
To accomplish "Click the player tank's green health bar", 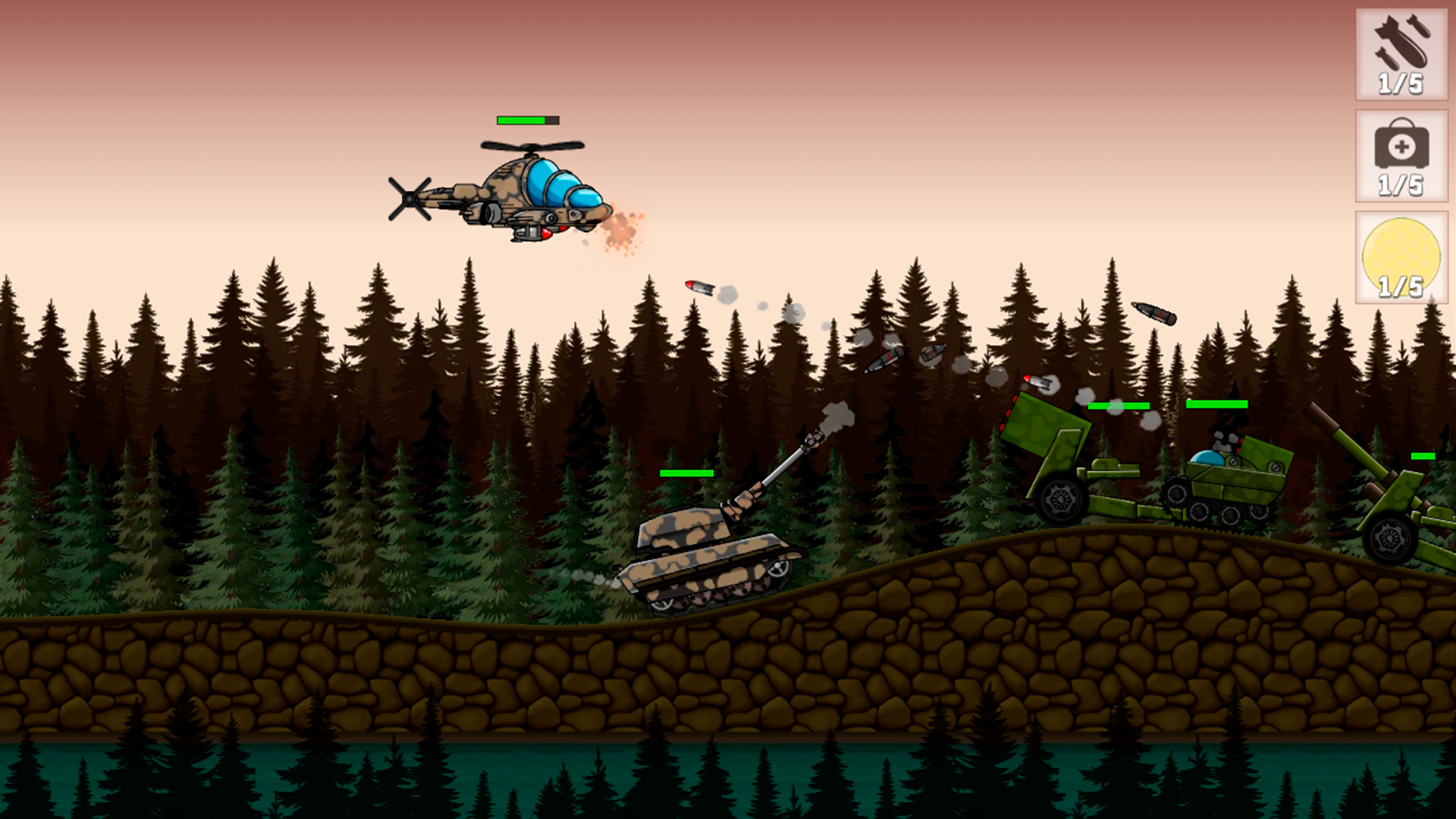I will pos(685,472).
